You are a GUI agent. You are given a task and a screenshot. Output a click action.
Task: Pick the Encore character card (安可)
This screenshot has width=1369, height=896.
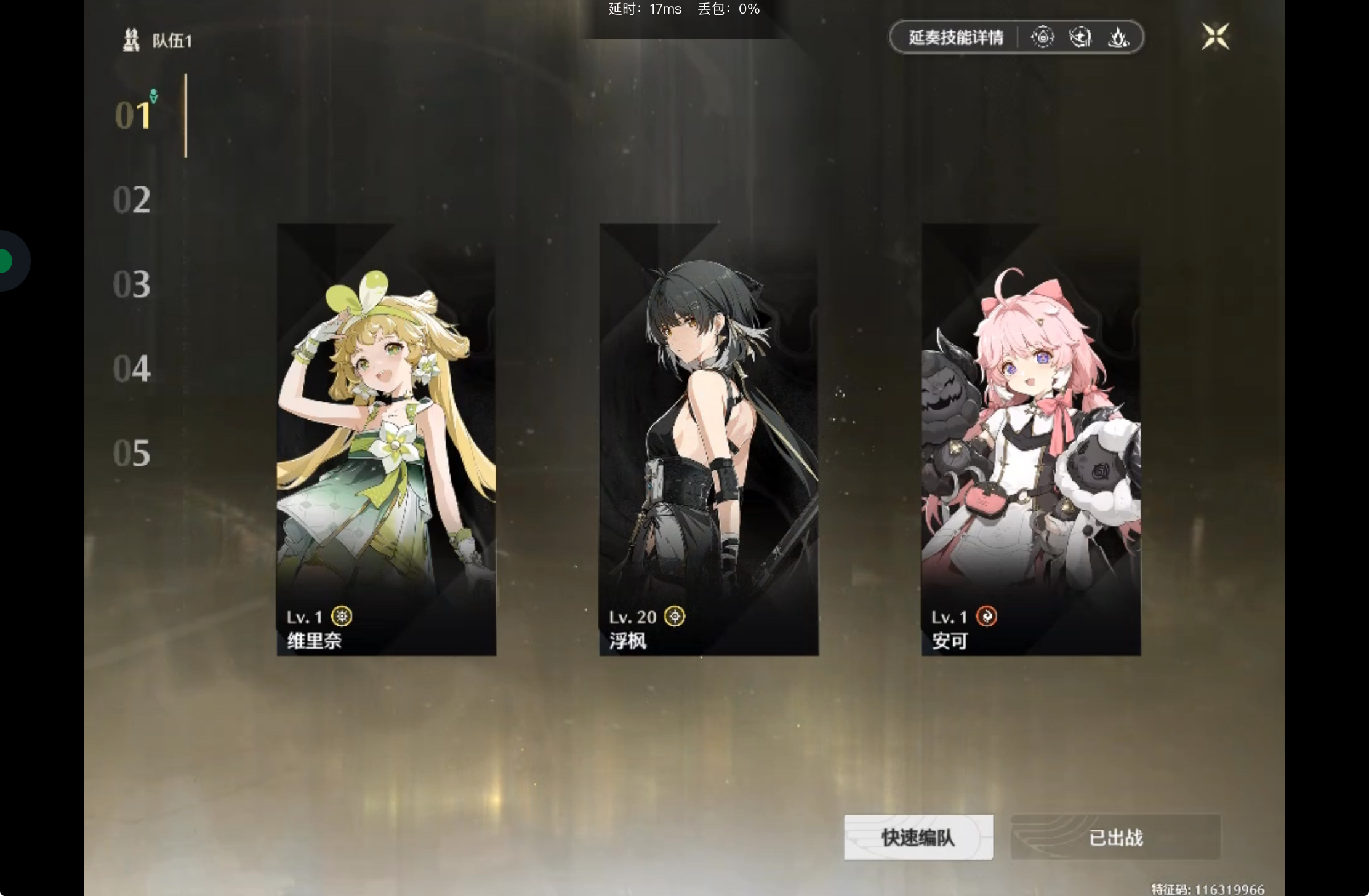tap(1030, 439)
